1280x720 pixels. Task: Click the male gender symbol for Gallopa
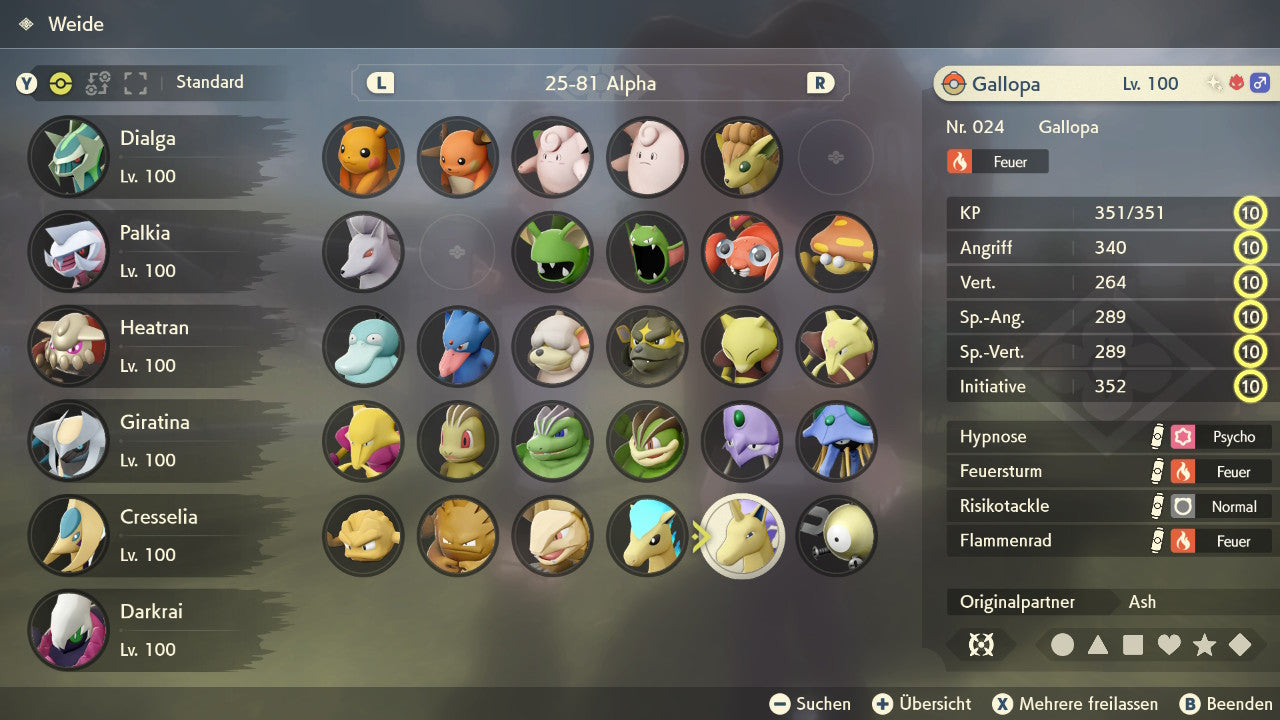[x=1259, y=84]
